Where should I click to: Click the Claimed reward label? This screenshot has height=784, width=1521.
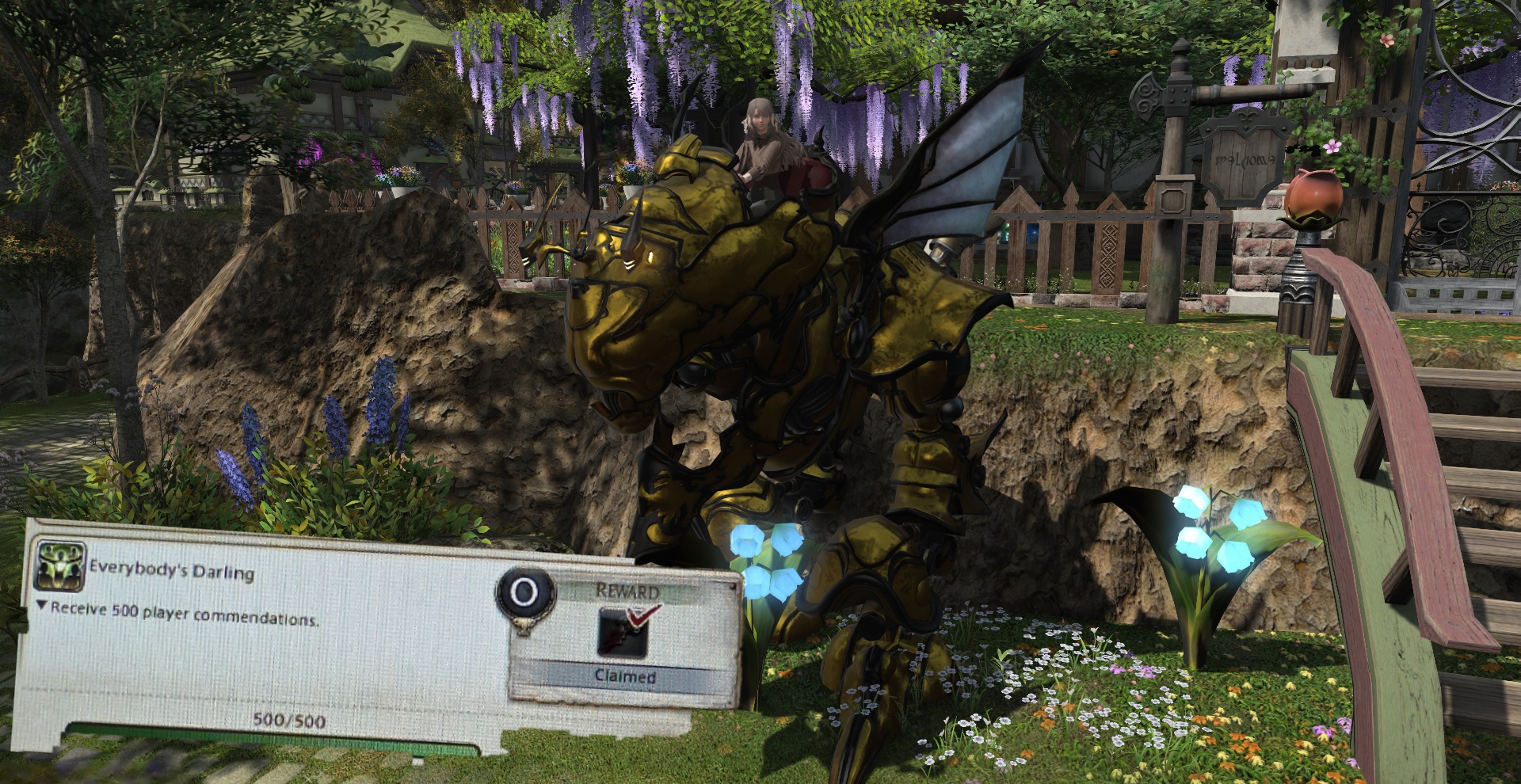point(625,677)
